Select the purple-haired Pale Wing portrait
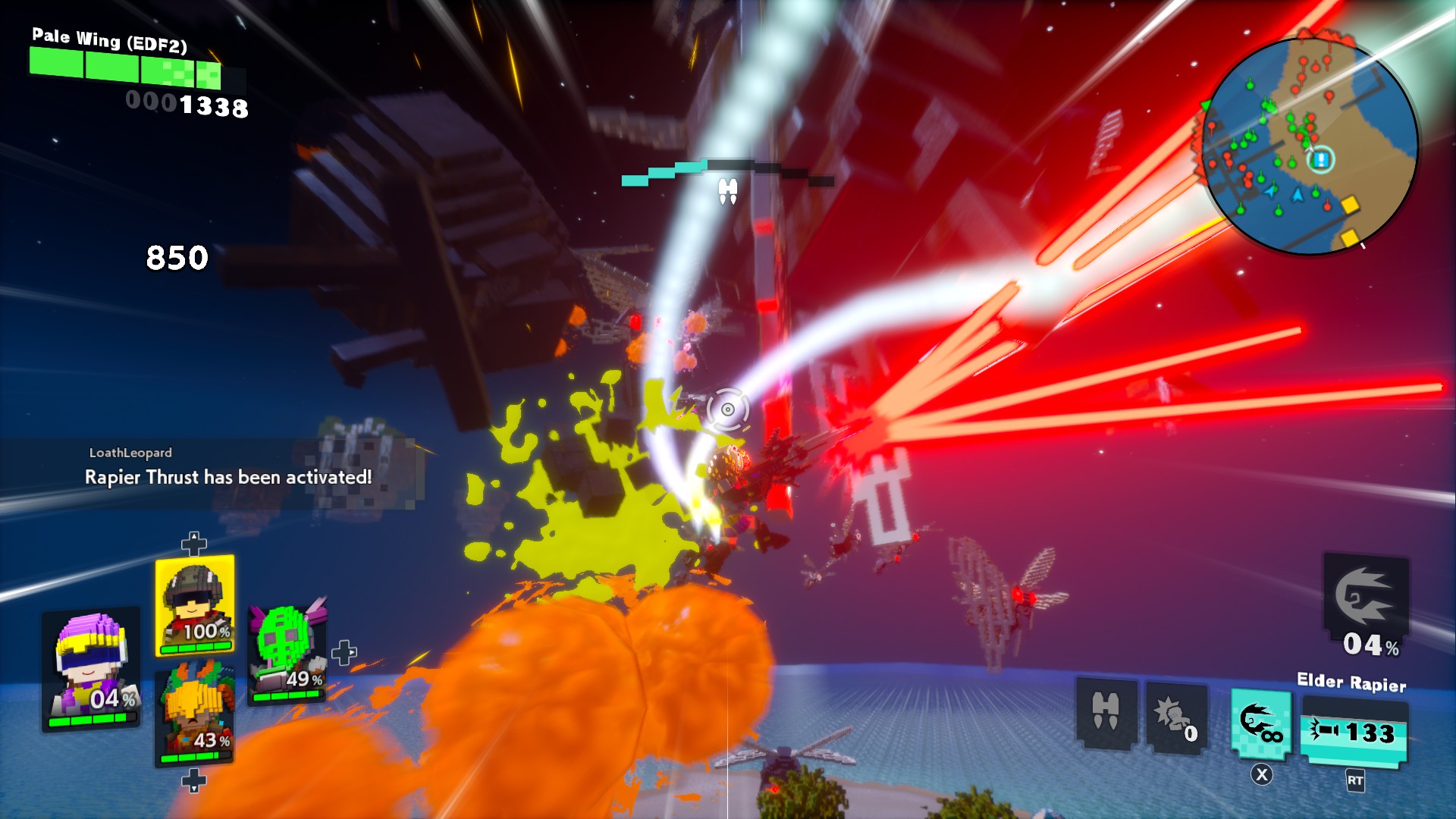This screenshot has width=1456, height=819. (91, 669)
